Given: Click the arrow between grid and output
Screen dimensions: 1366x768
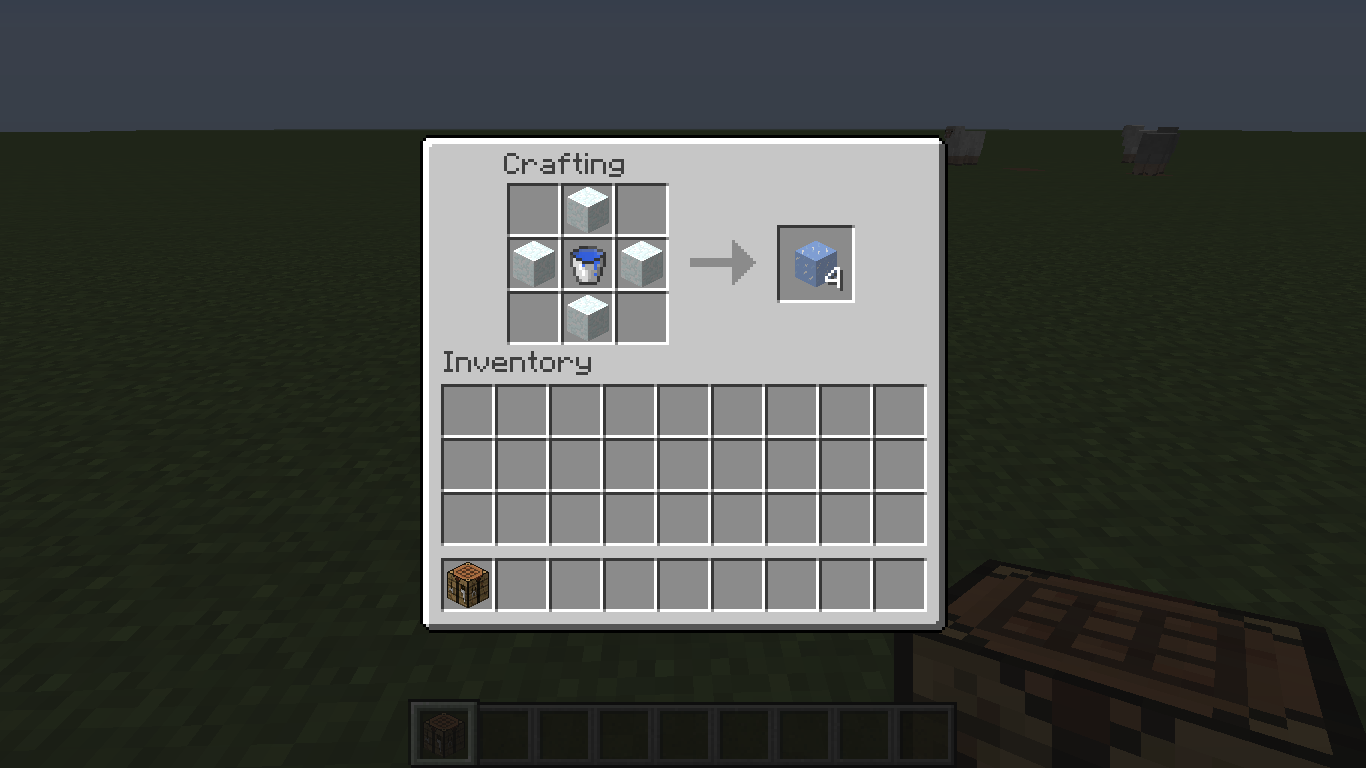Looking at the screenshot, I should point(722,262).
